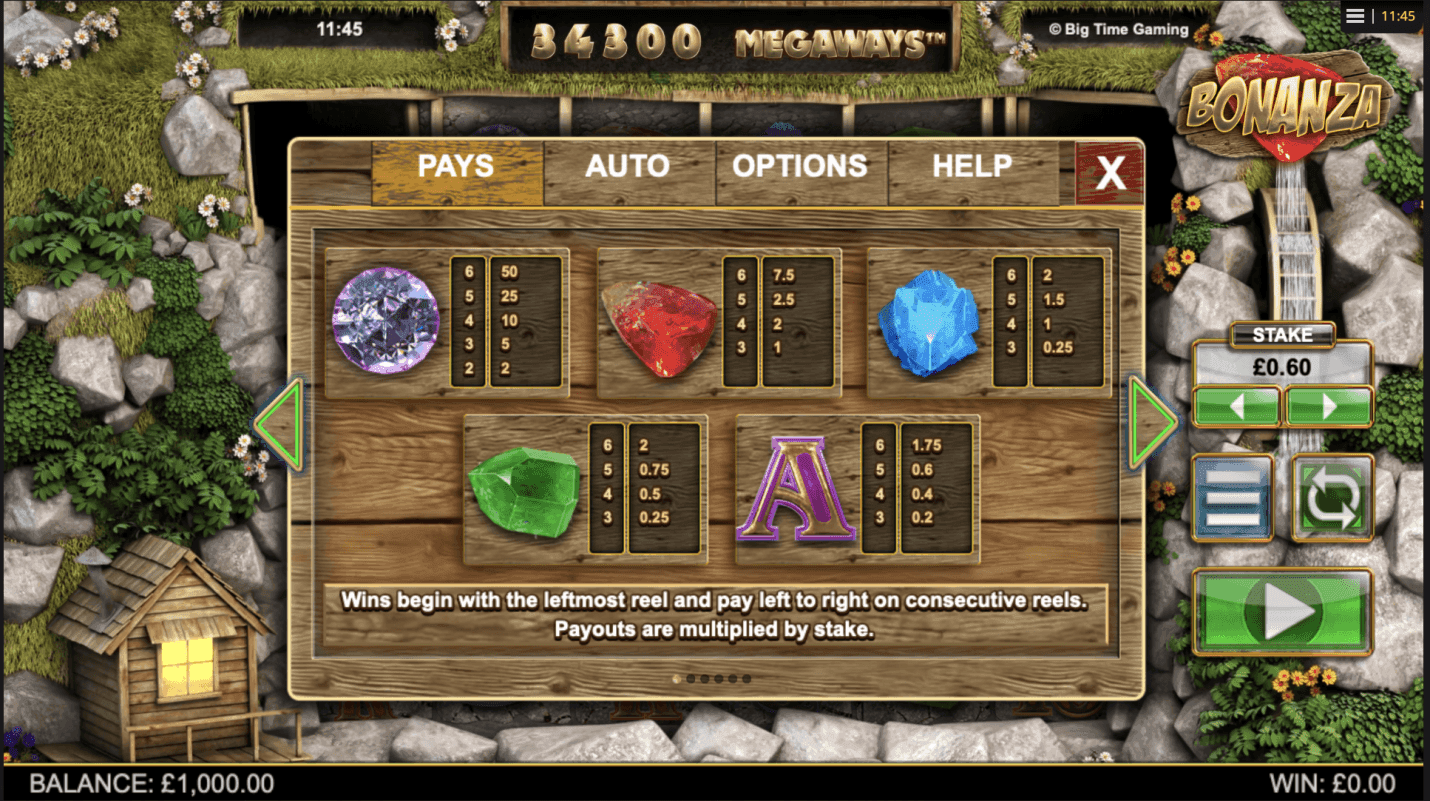This screenshot has height=801, width=1430.
Task: Select the green Spin button
Action: coord(1282,611)
